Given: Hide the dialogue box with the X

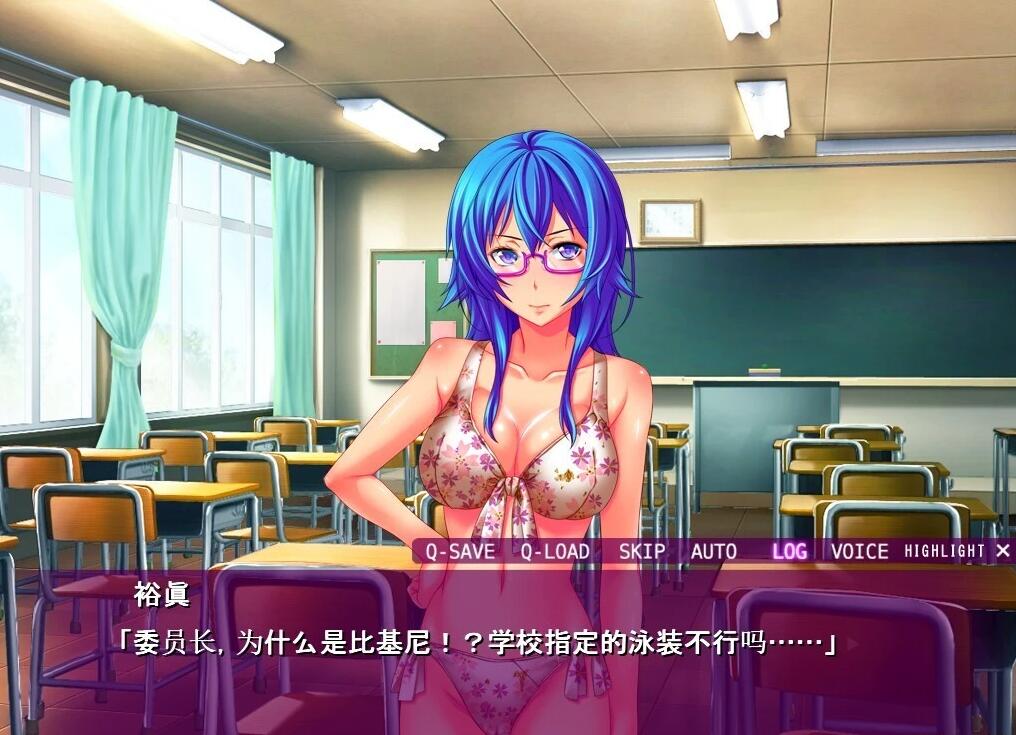Looking at the screenshot, I should [x=1002, y=550].
